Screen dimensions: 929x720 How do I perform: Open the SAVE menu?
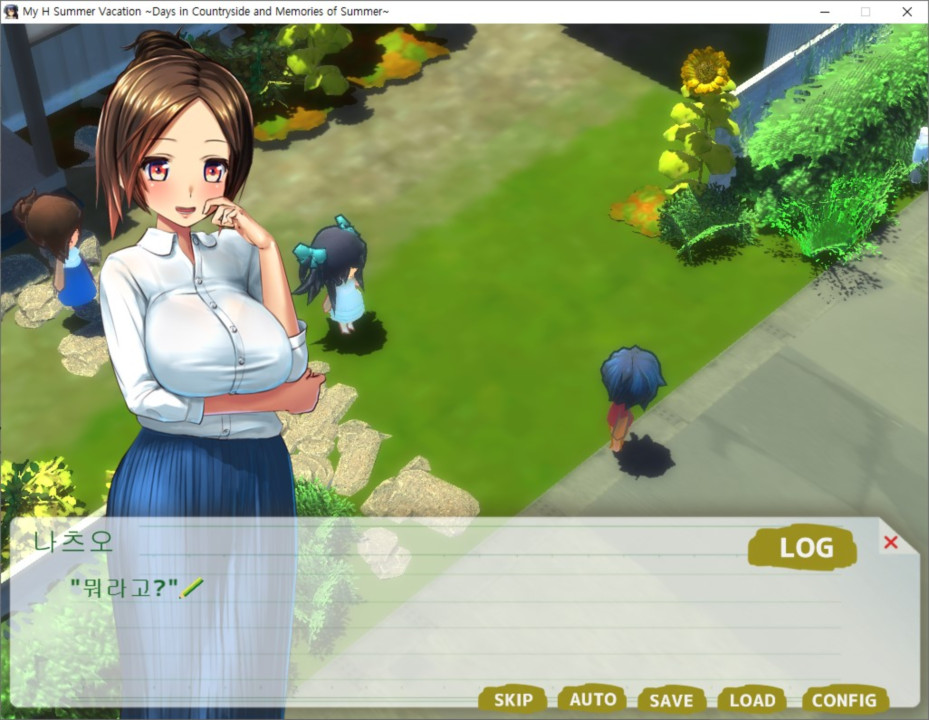point(671,700)
